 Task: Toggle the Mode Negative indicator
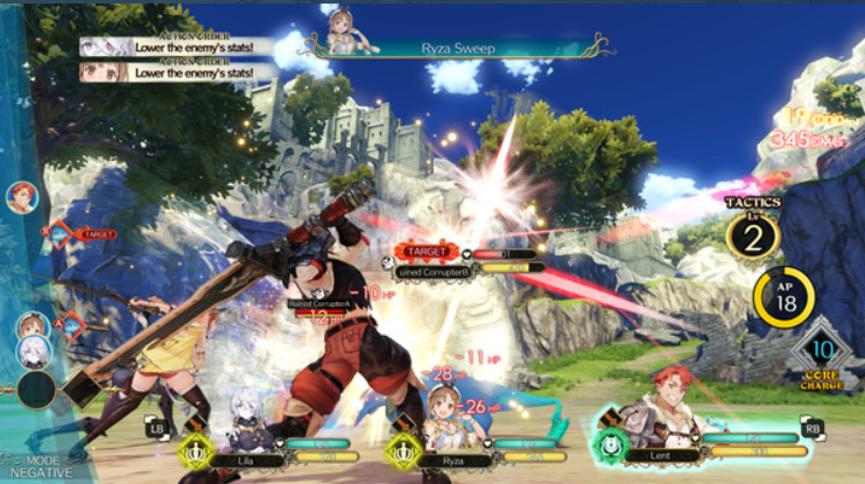35,464
